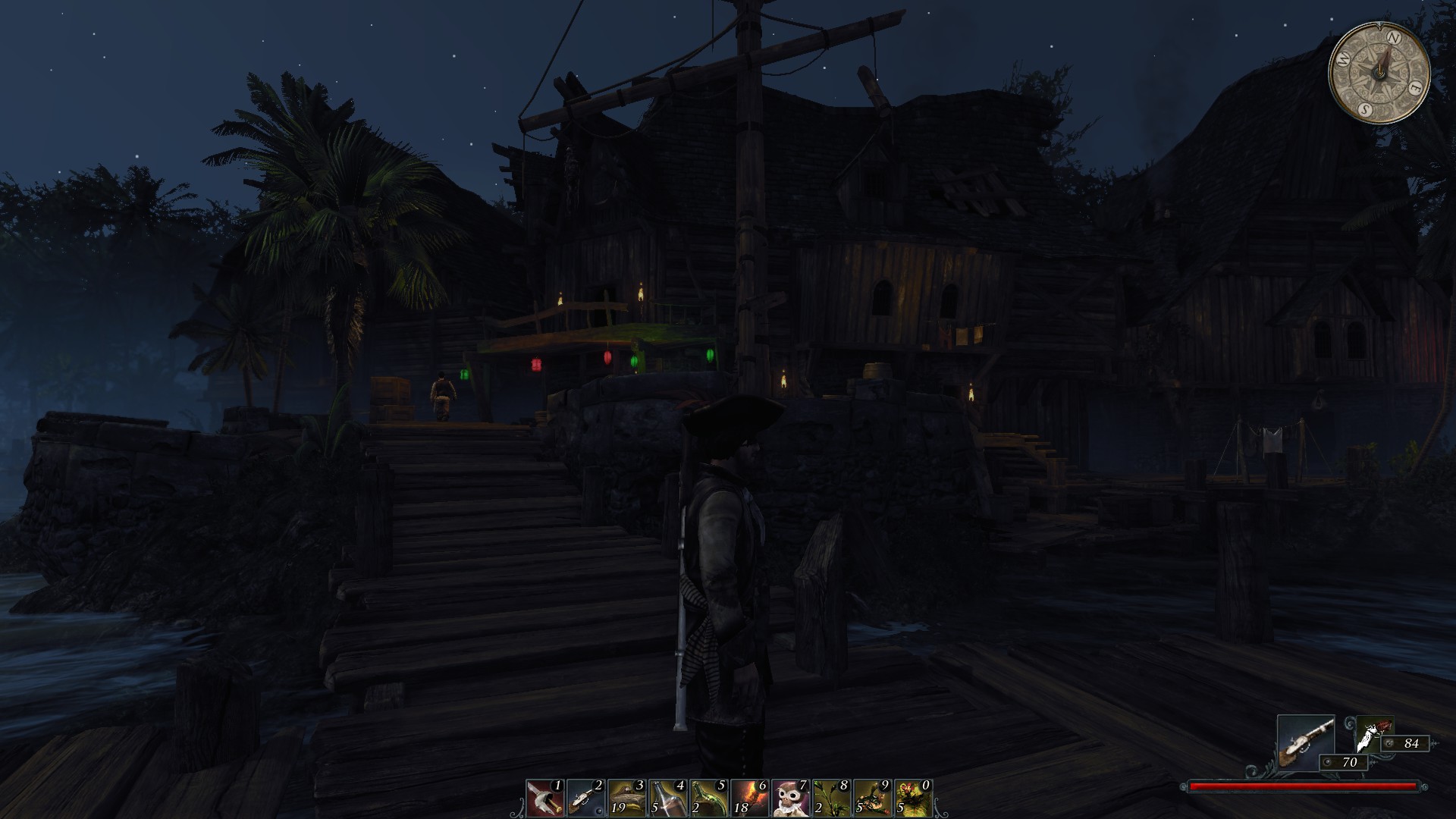Select the spotted item in slot 9

point(872,798)
